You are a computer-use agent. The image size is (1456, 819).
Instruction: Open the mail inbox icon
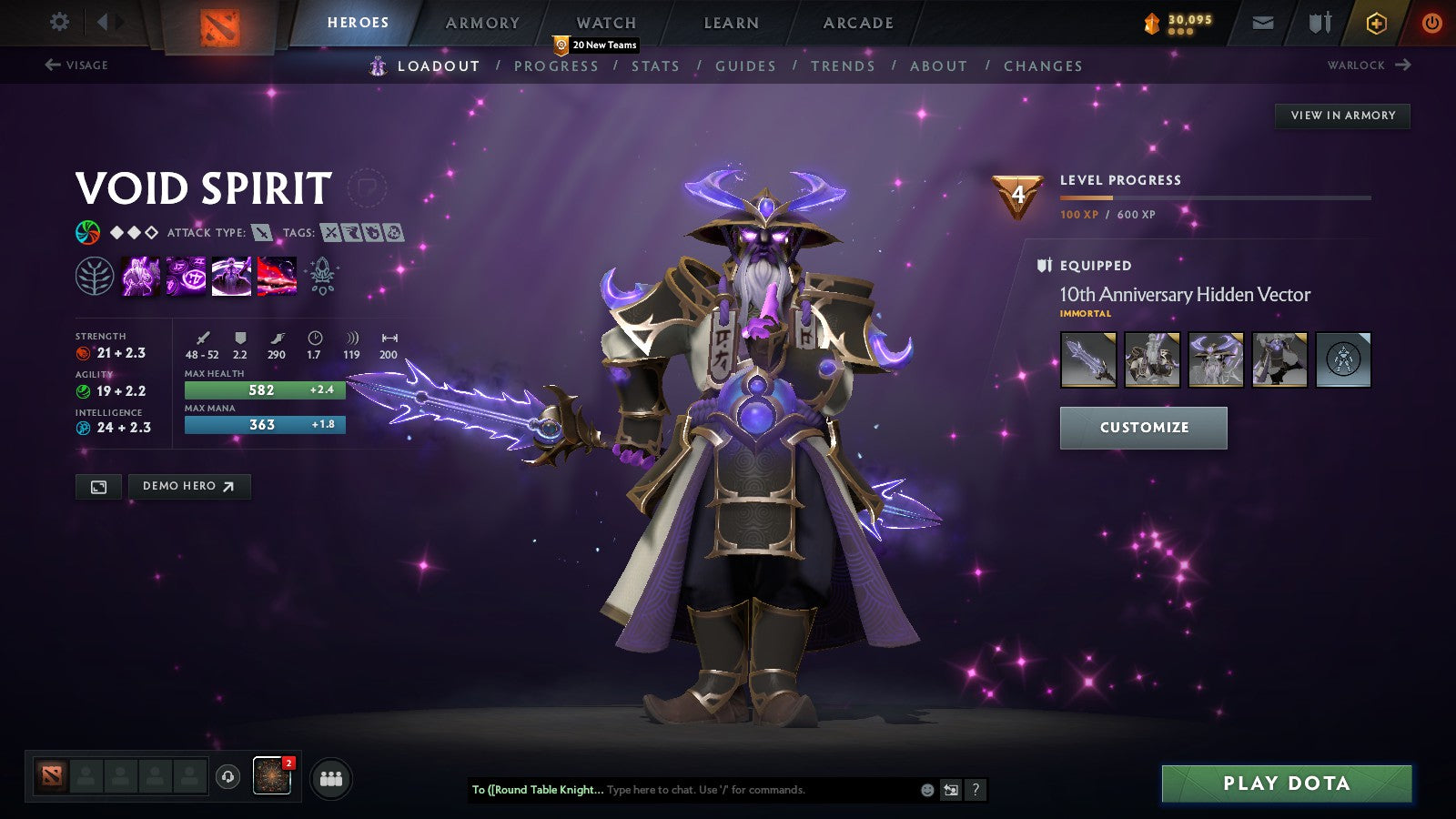[1261, 22]
